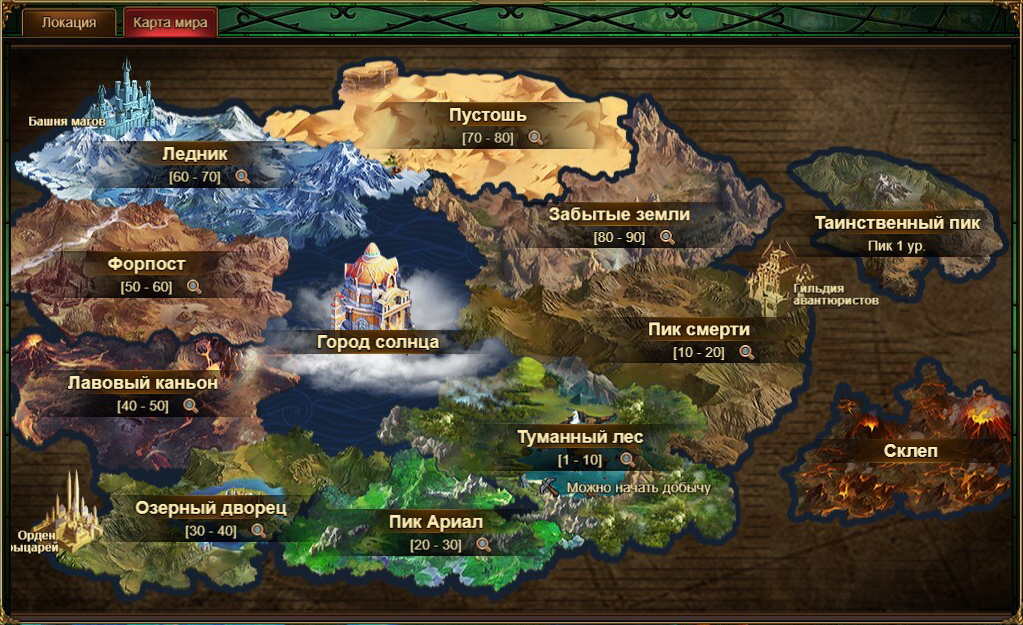1023x625 pixels.
Task: Choose the Пик Ариал map region
Action: click(x=436, y=522)
